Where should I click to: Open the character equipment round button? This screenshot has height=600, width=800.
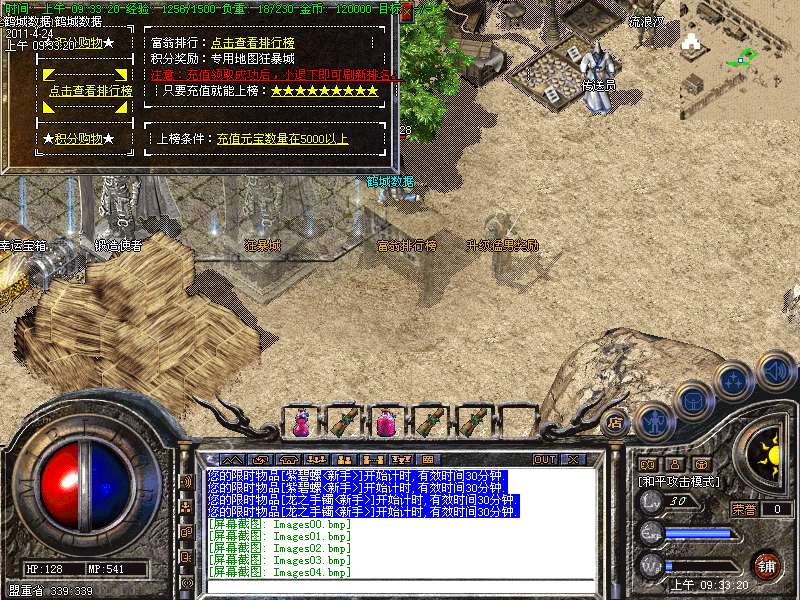[x=654, y=420]
